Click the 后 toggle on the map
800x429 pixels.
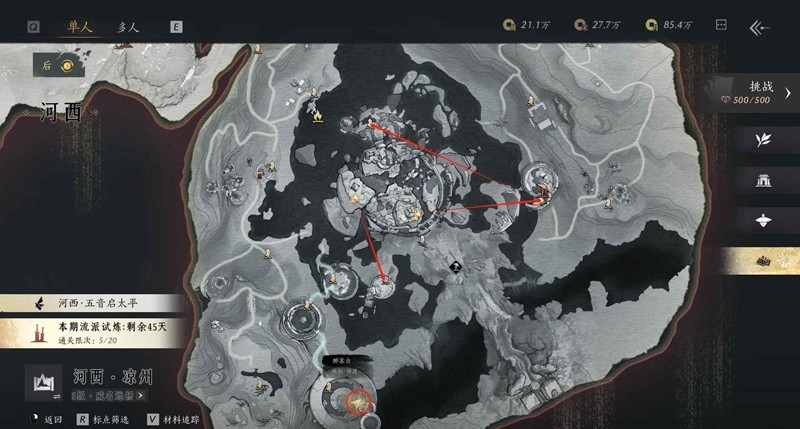pyautogui.click(x=57, y=66)
